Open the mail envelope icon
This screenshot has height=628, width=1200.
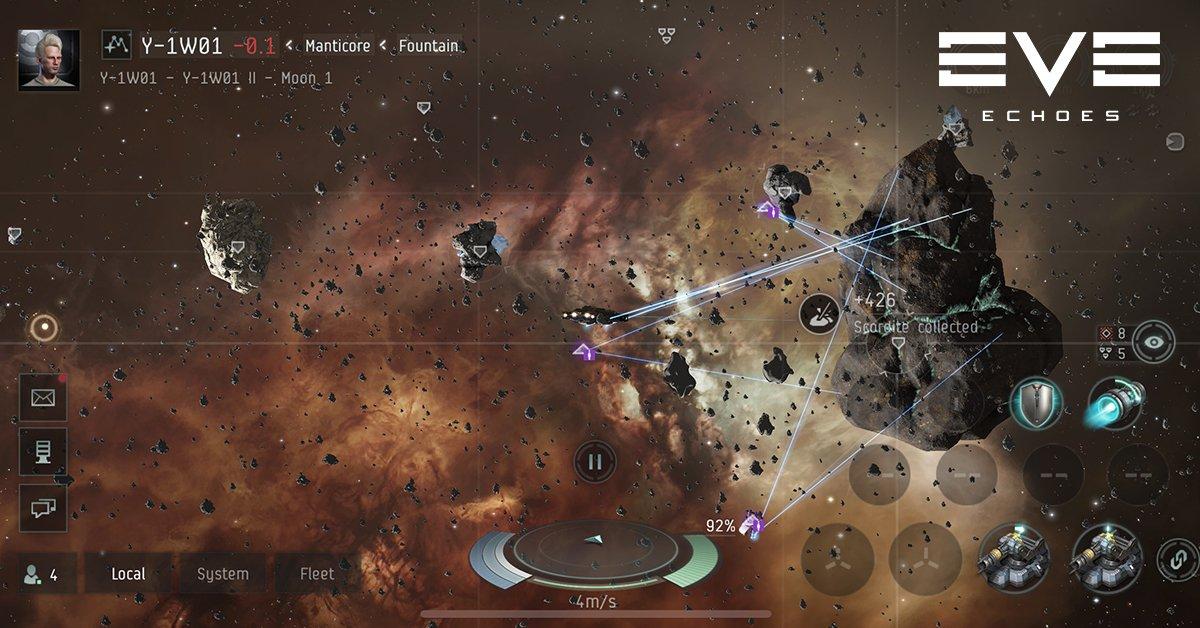pyautogui.click(x=43, y=398)
